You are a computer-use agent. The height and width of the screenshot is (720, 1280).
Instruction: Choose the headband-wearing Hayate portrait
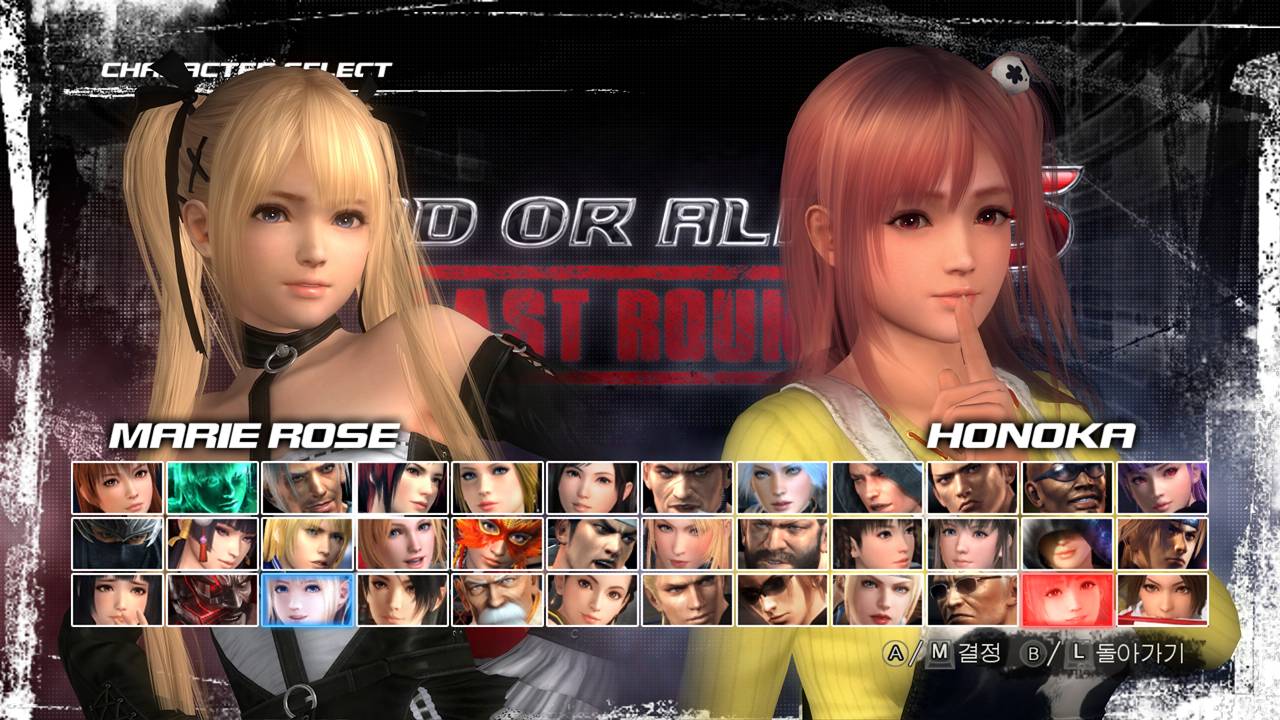click(x=1162, y=543)
